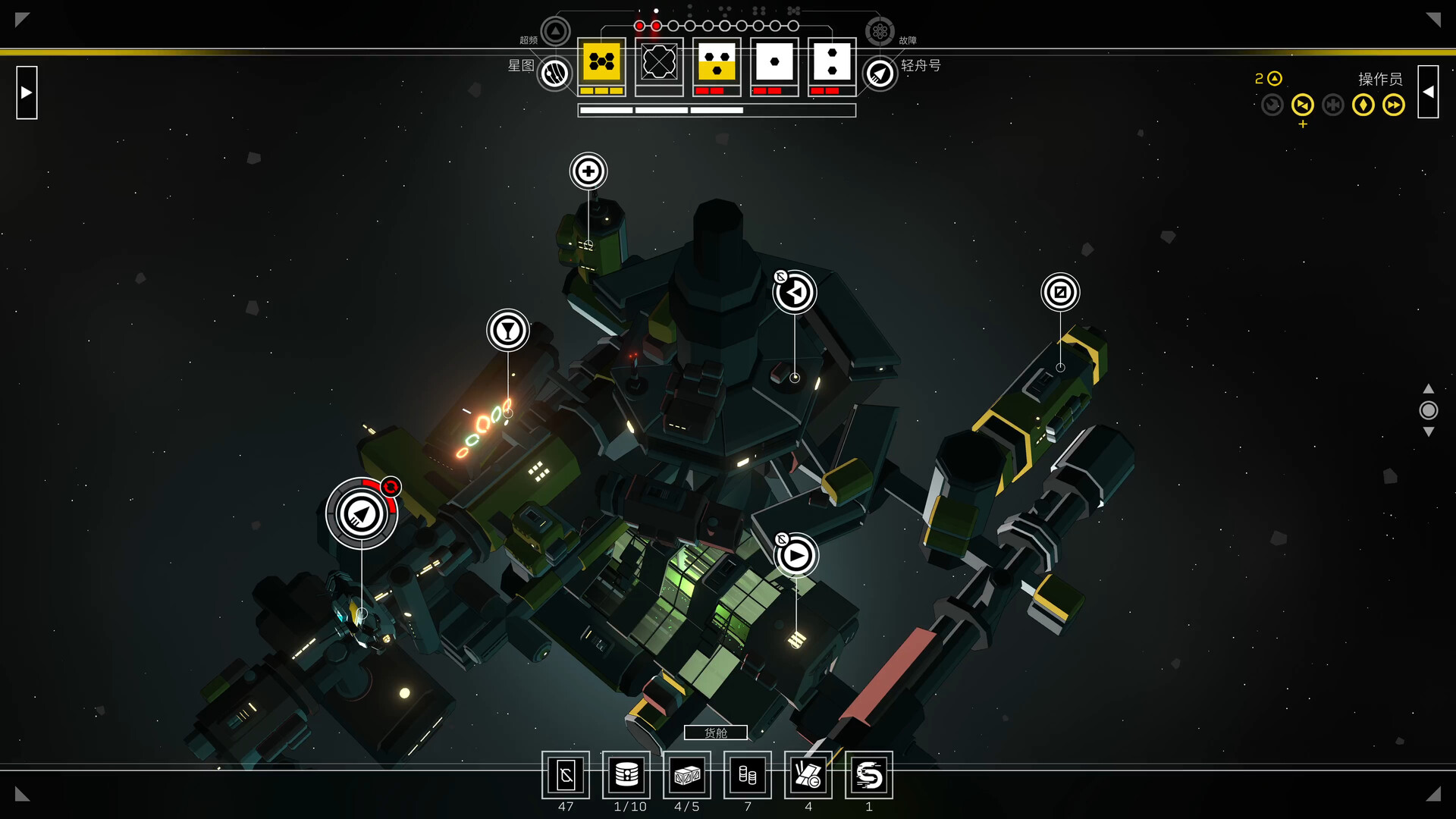Click the up triangle on the right edge
1456x819 pixels.
pyautogui.click(x=1429, y=389)
